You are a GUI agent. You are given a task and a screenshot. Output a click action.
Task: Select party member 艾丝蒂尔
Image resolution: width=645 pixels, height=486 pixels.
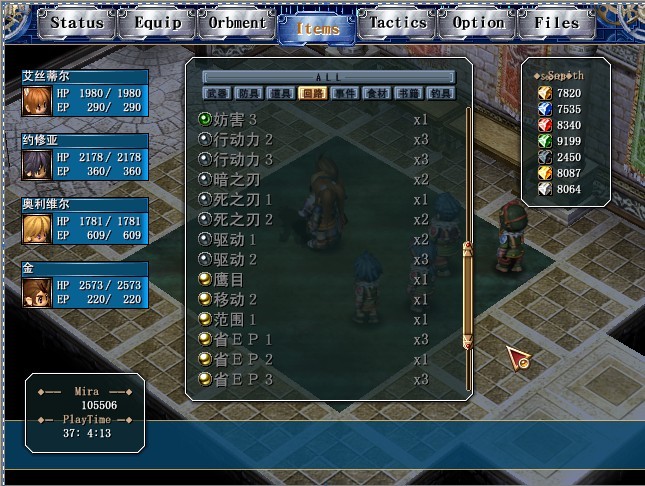84,92
